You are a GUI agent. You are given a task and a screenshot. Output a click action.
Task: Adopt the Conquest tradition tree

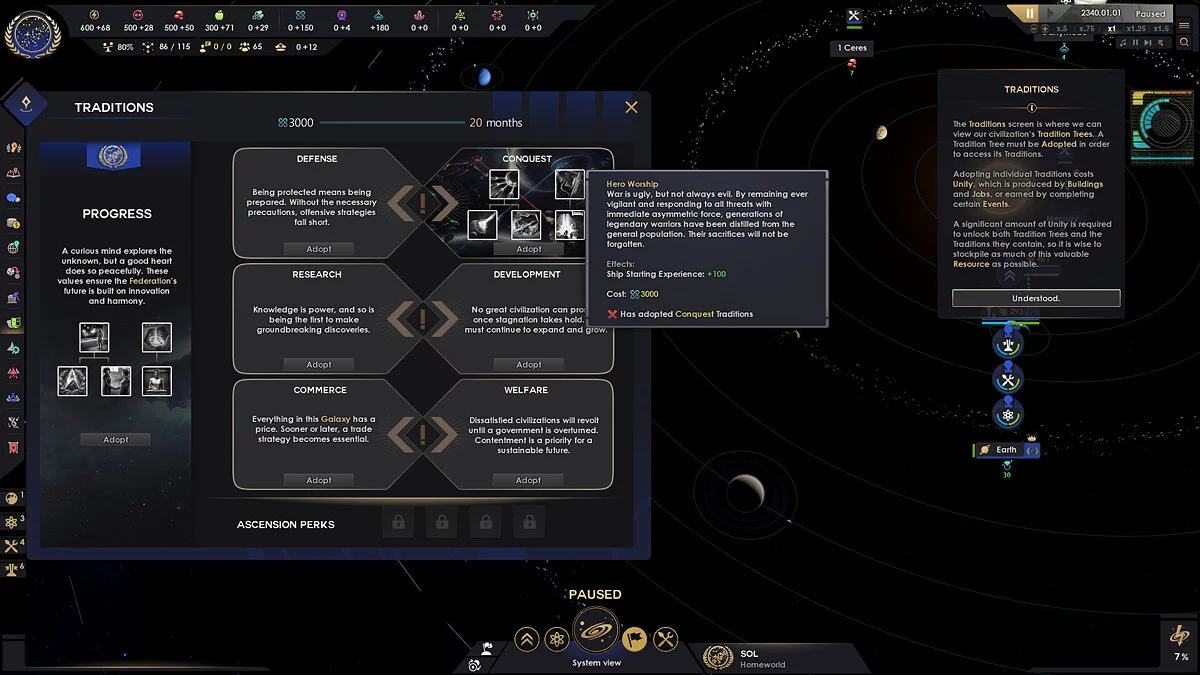point(528,249)
